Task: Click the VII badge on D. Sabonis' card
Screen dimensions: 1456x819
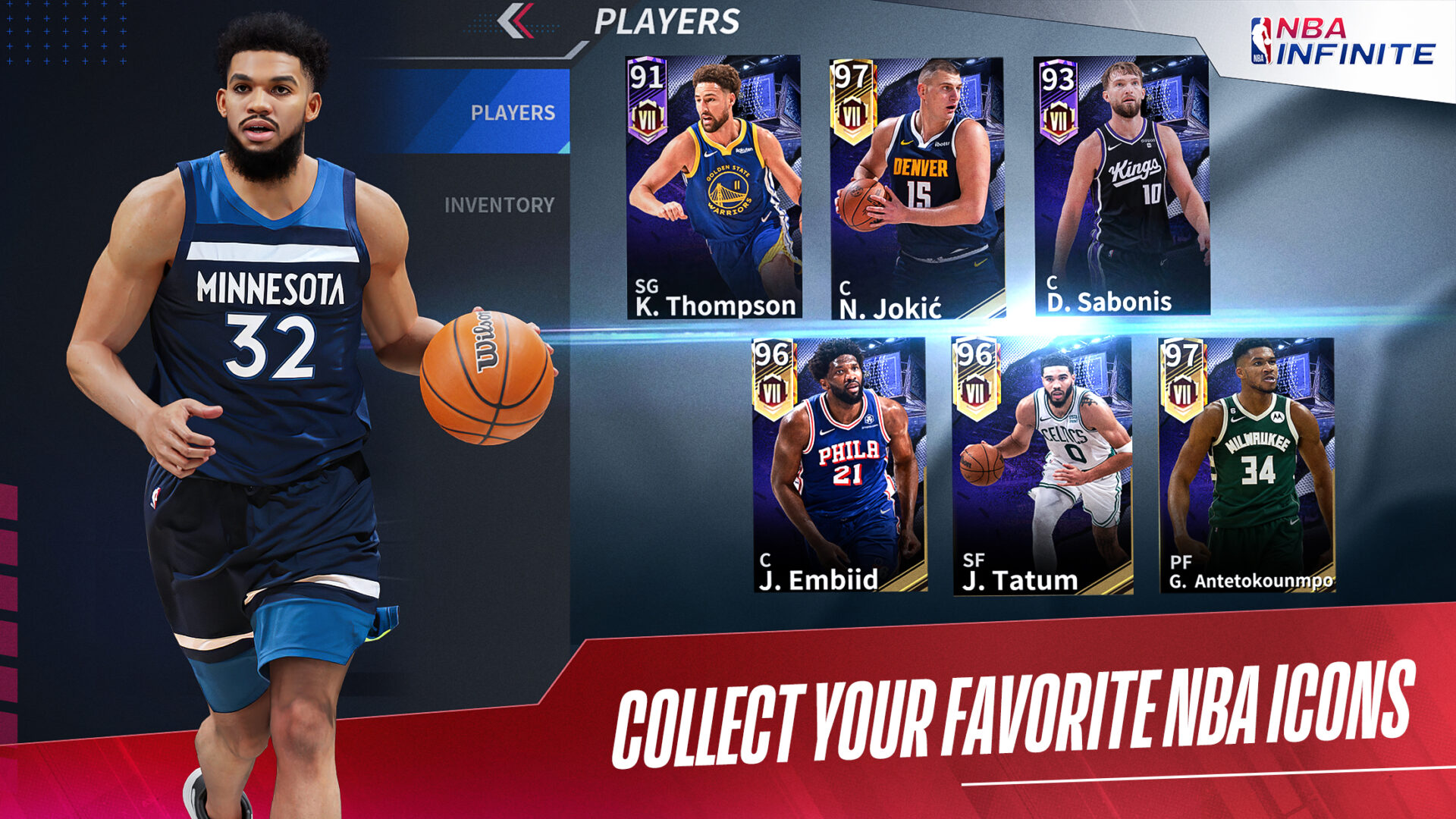Action: (1059, 115)
